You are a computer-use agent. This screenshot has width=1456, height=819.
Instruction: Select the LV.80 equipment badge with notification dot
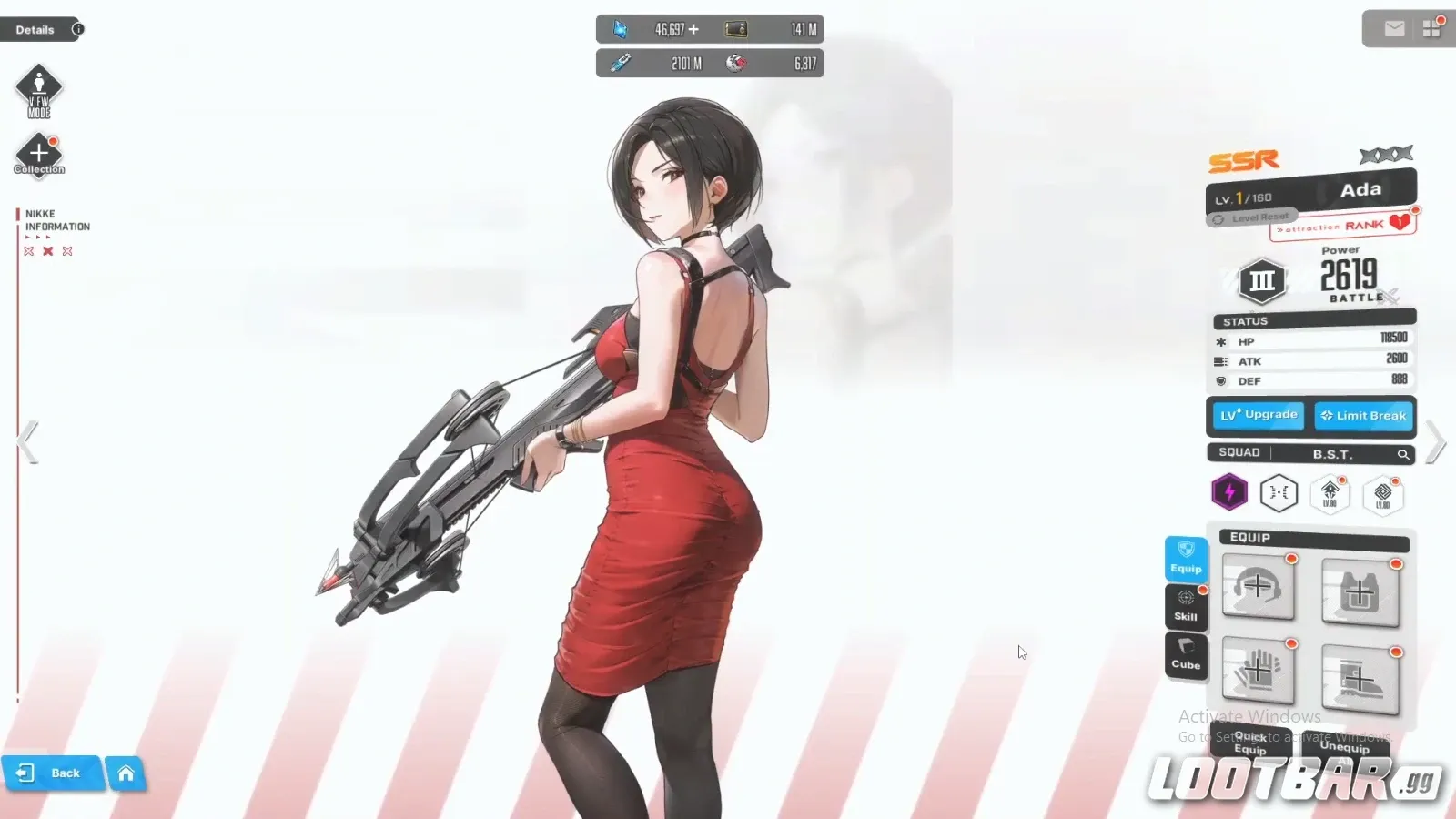click(x=1330, y=494)
